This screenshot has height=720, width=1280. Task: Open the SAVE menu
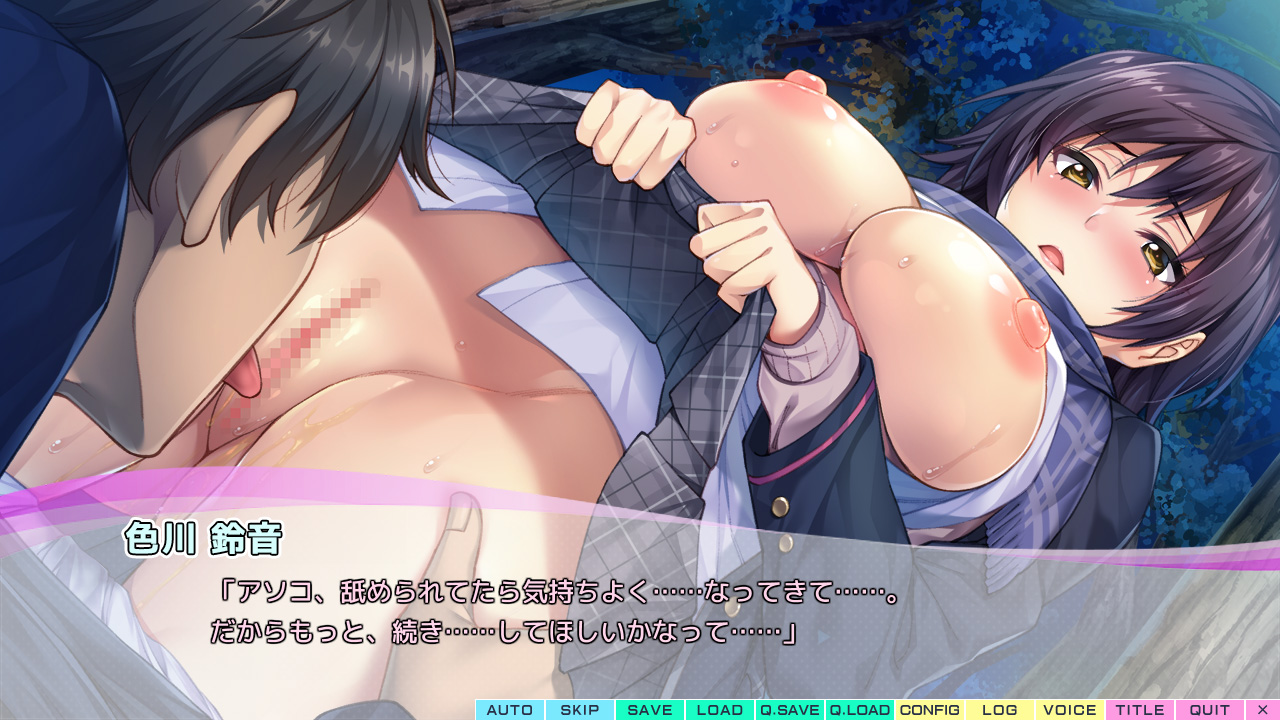click(650, 710)
